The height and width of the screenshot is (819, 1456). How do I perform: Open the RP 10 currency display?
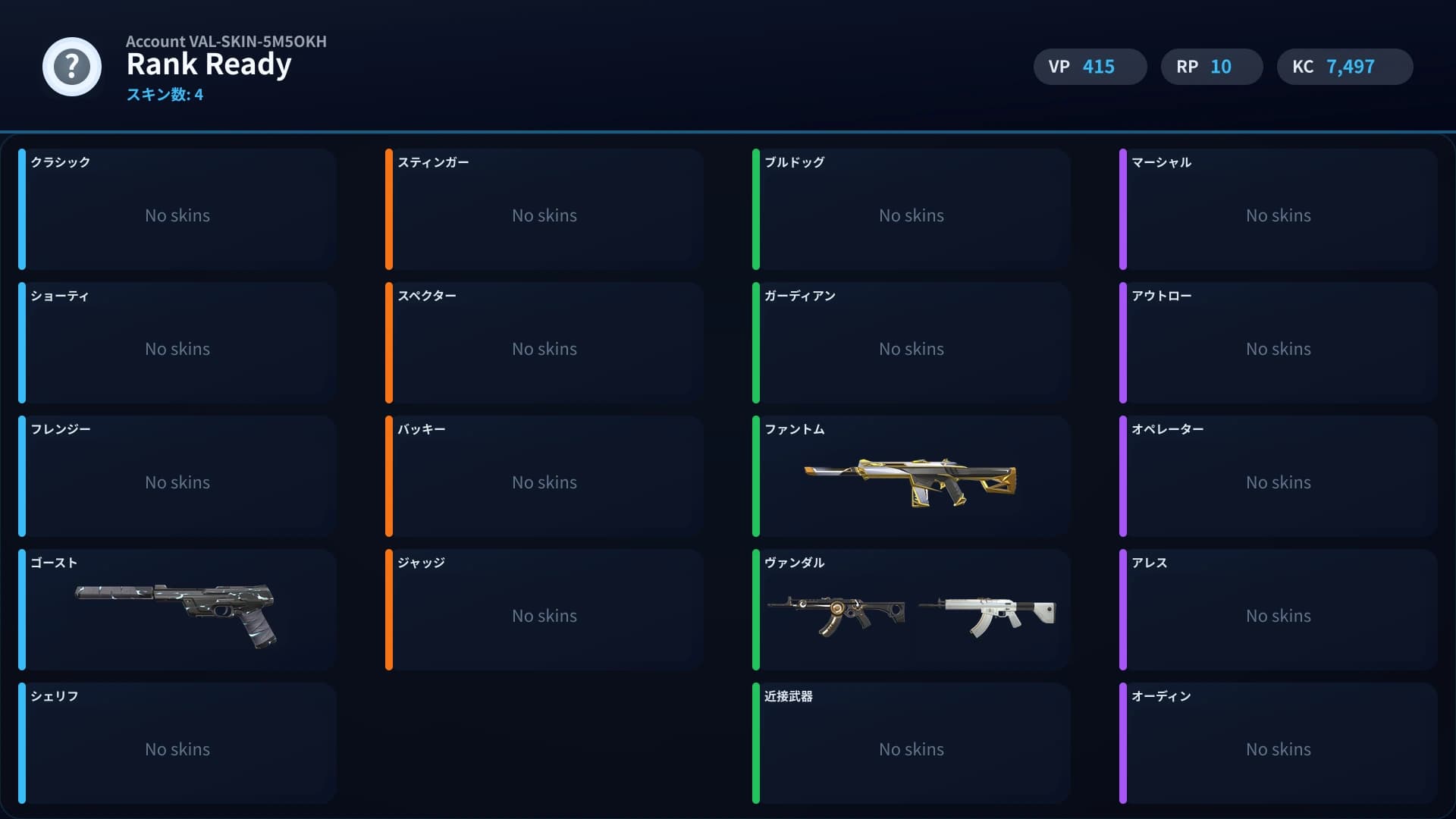1211,67
